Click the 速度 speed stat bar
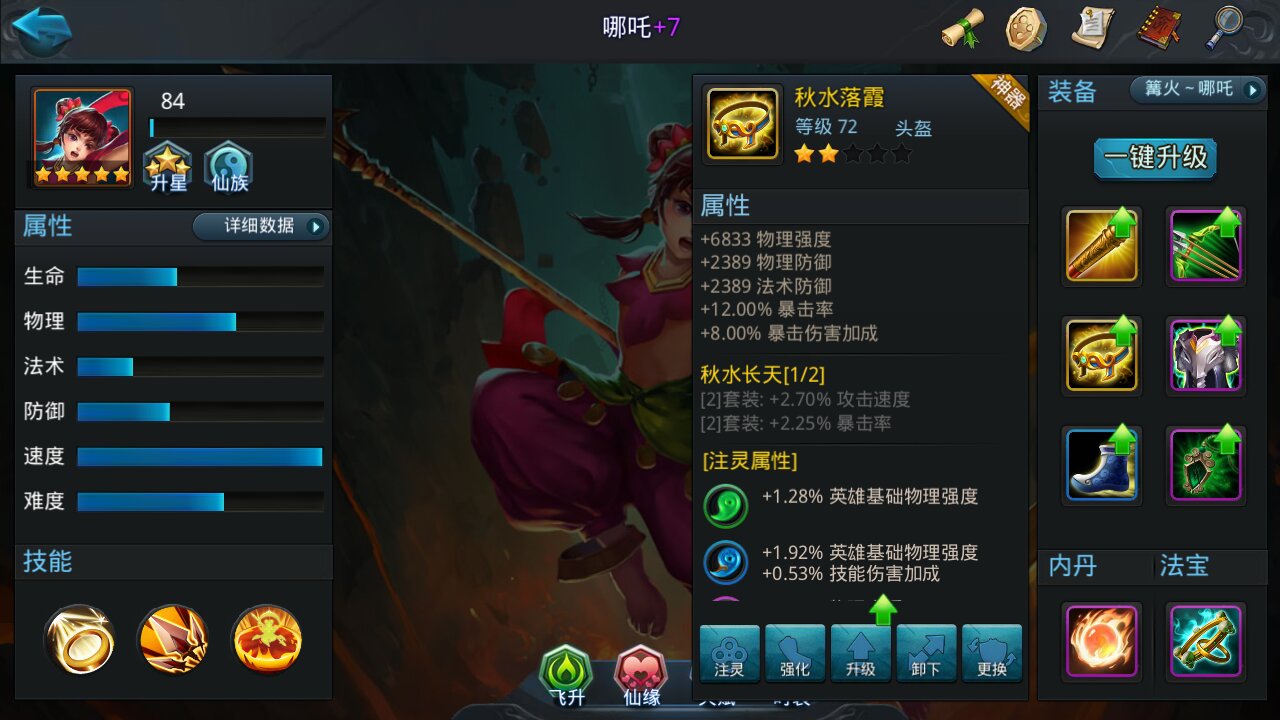 tap(198, 456)
